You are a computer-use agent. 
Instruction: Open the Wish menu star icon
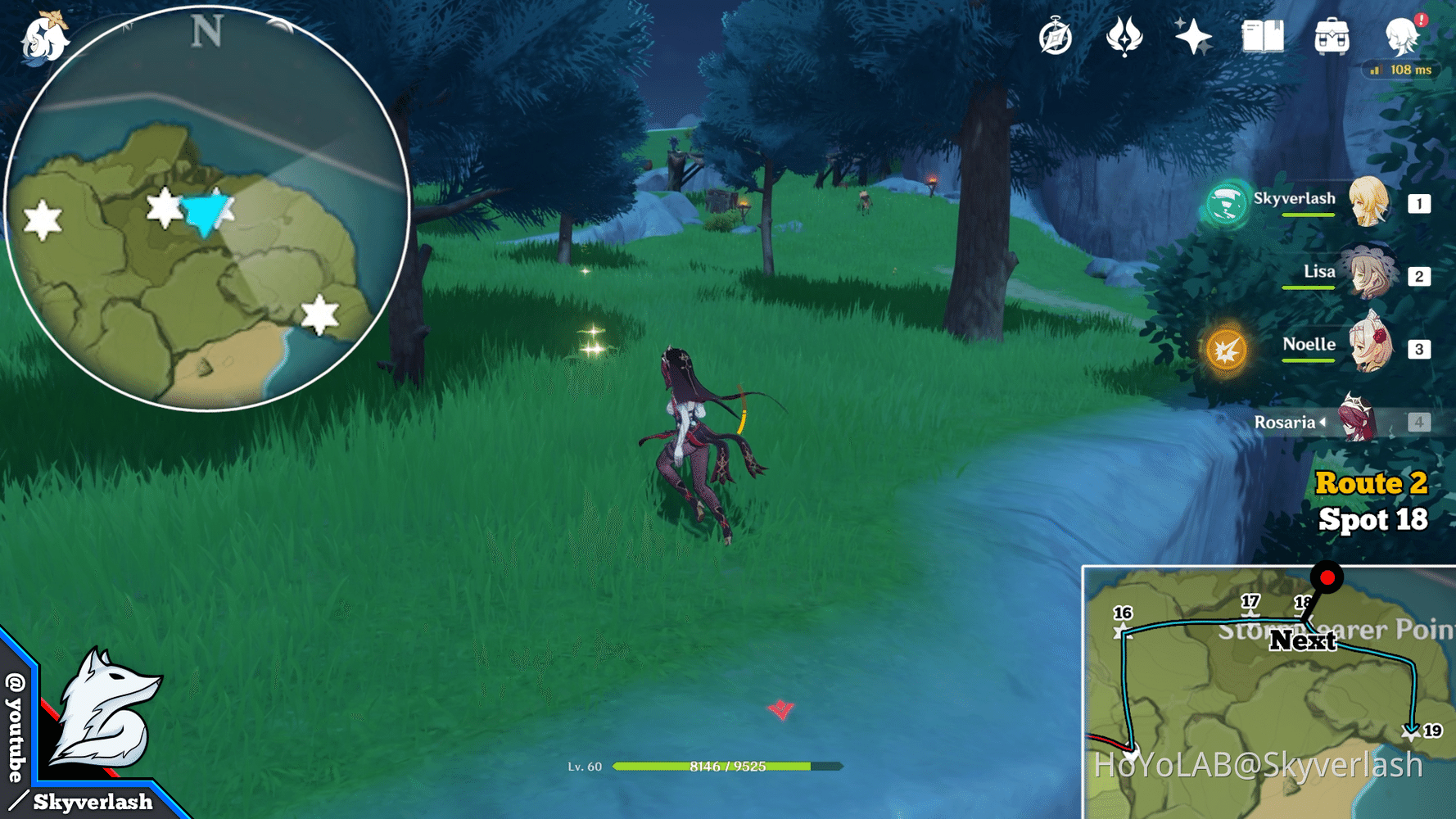coord(1194,36)
